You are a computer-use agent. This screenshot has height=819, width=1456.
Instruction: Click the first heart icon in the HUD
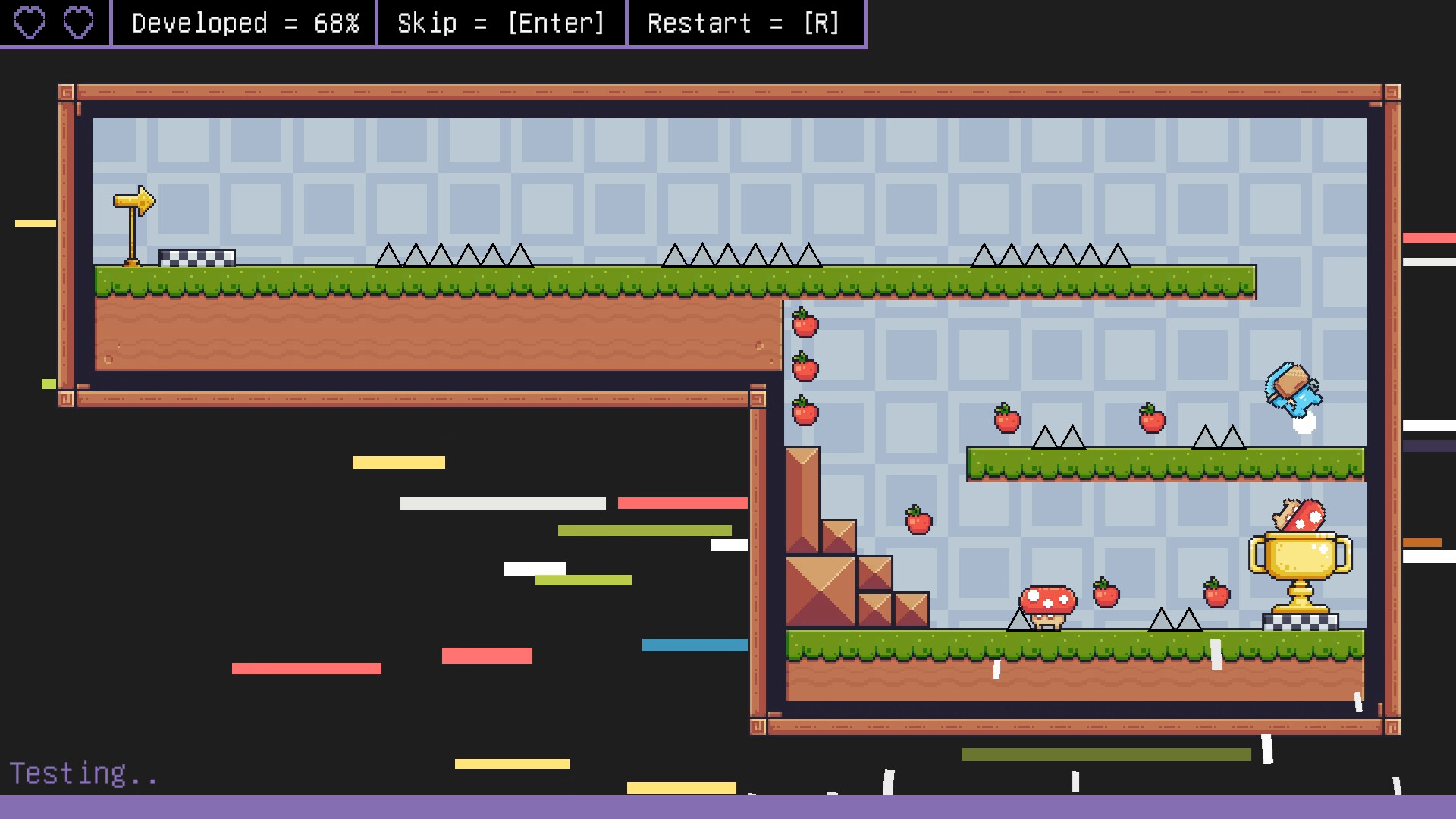tap(30, 21)
